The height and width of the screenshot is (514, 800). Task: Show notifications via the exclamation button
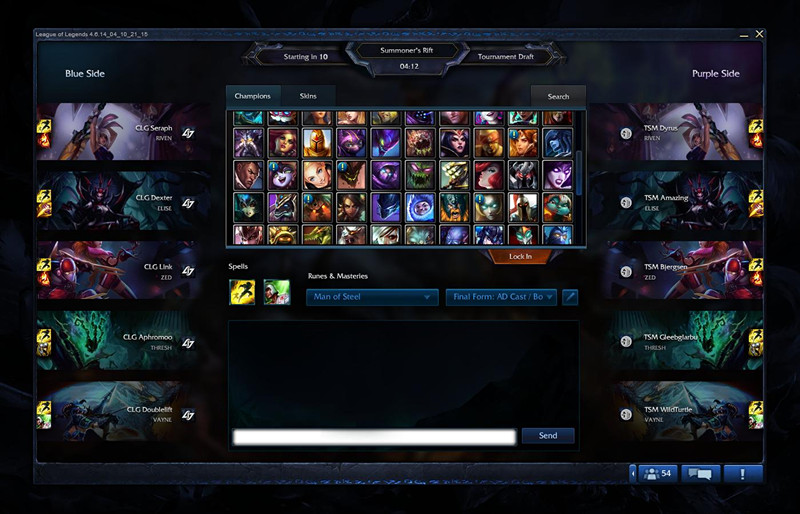click(x=743, y=473)
